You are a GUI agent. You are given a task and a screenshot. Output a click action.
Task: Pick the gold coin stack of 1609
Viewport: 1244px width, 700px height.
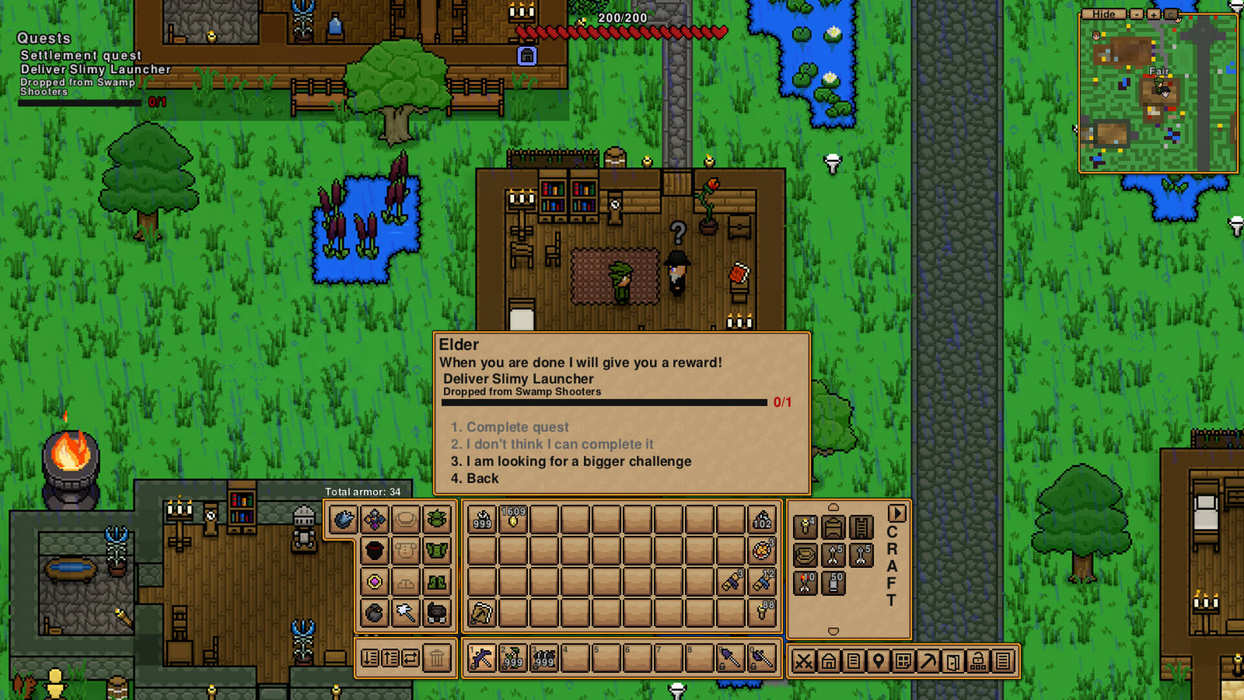click(x=513, y=519)
